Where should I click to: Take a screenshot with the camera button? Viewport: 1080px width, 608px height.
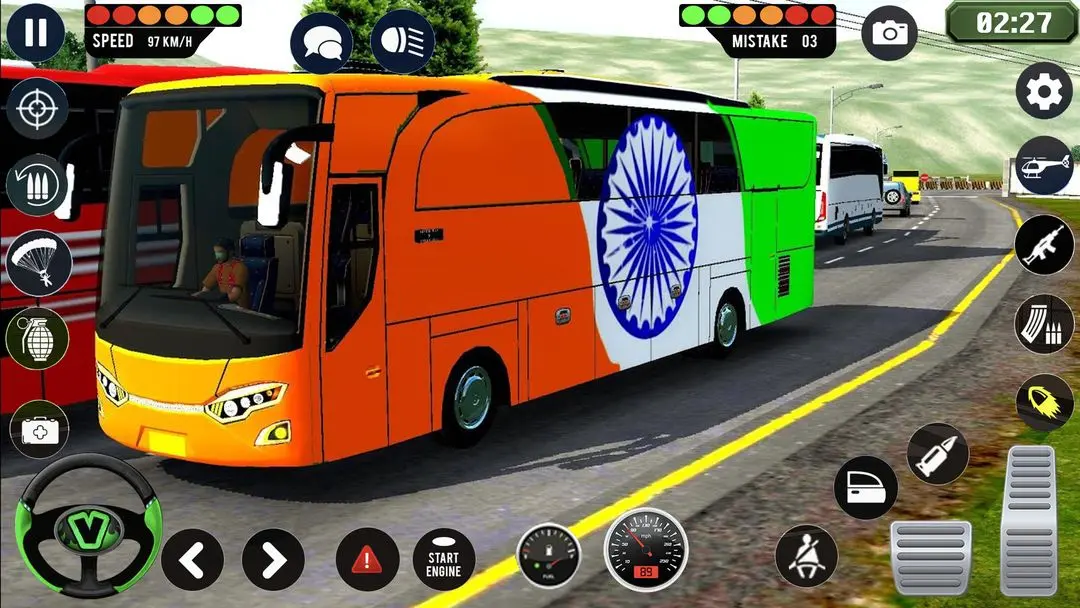coord(887,33)
